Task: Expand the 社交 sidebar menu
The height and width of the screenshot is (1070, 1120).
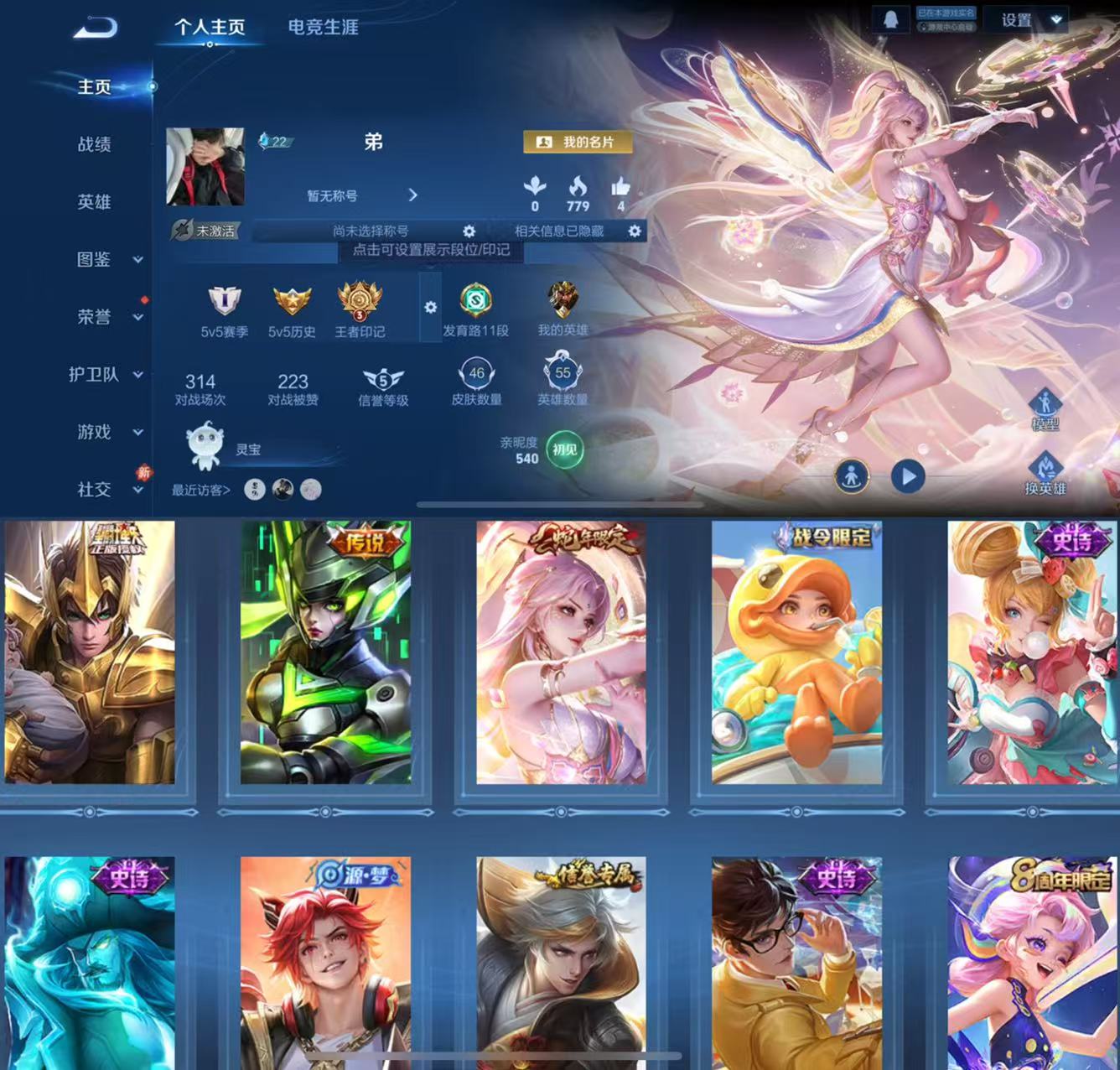Action: (107, 489)
